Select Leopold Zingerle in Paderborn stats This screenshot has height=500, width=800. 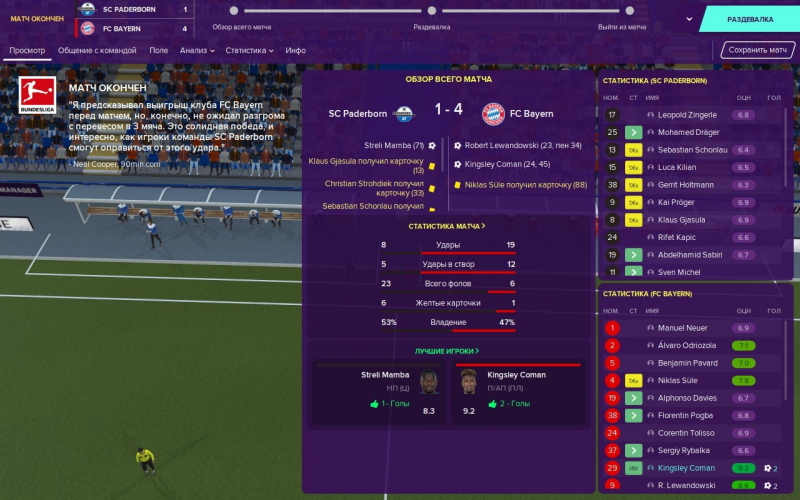click(689, 115)
